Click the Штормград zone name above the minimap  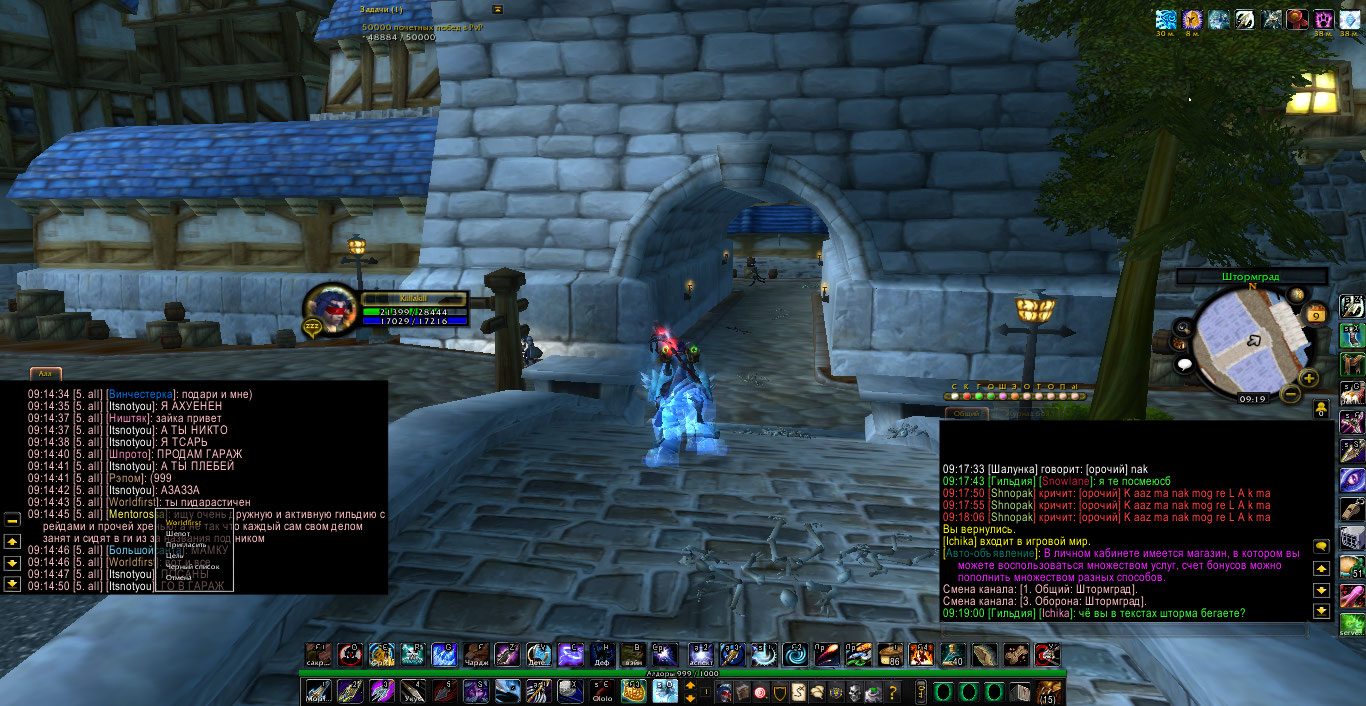(1250, 277)
